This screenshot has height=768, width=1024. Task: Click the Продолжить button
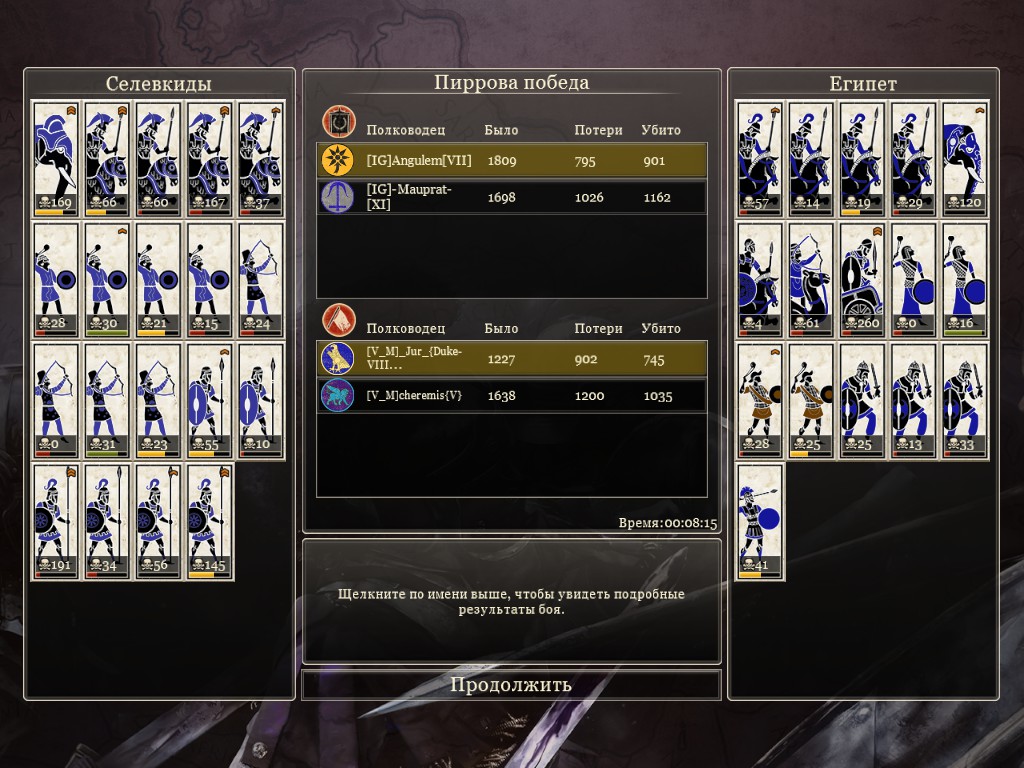pyautogui.click(x=511, y=685)
